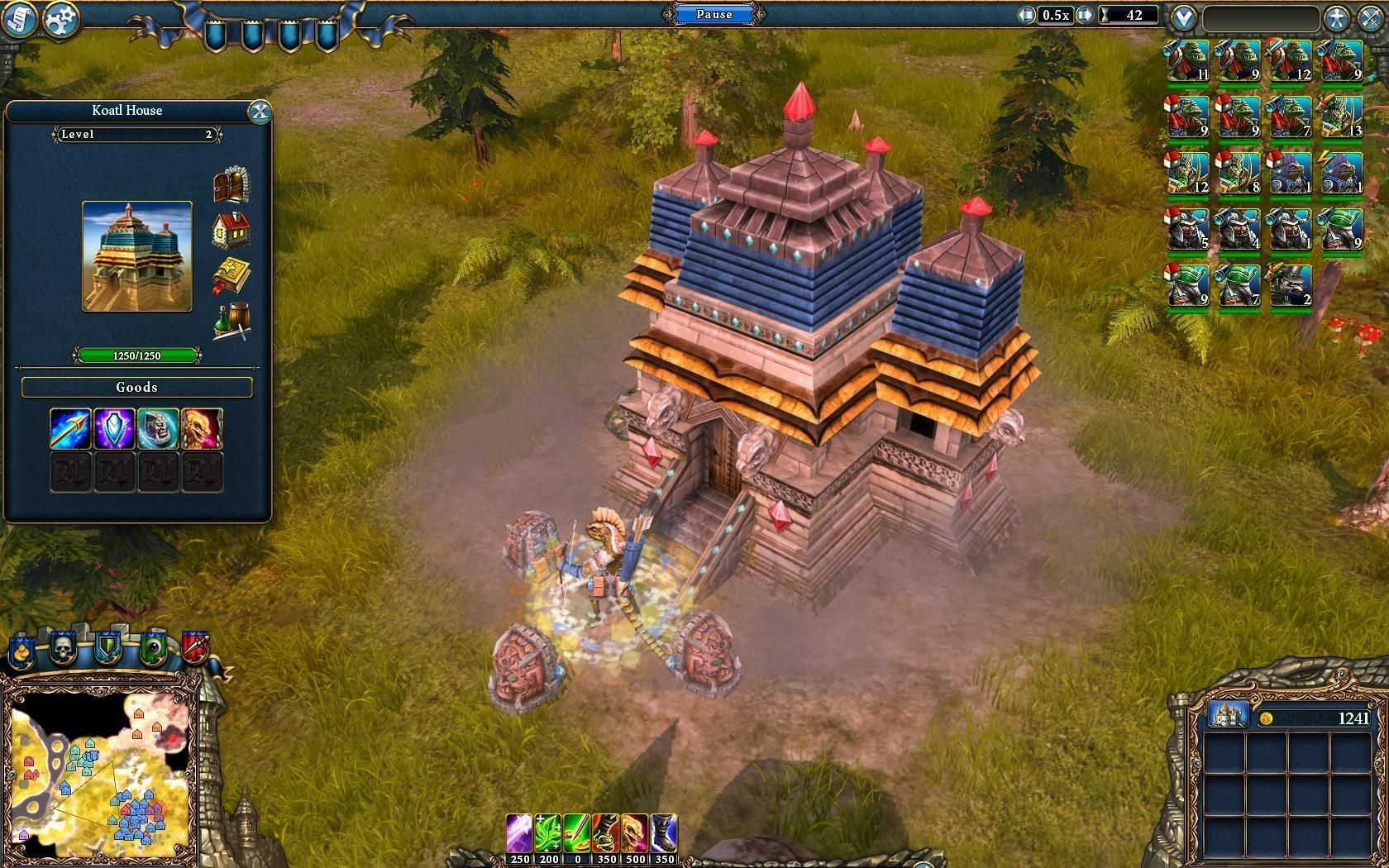Open the gear settings menu
The width and height of the screenshot is (1389, 868).
coord(60,20)
